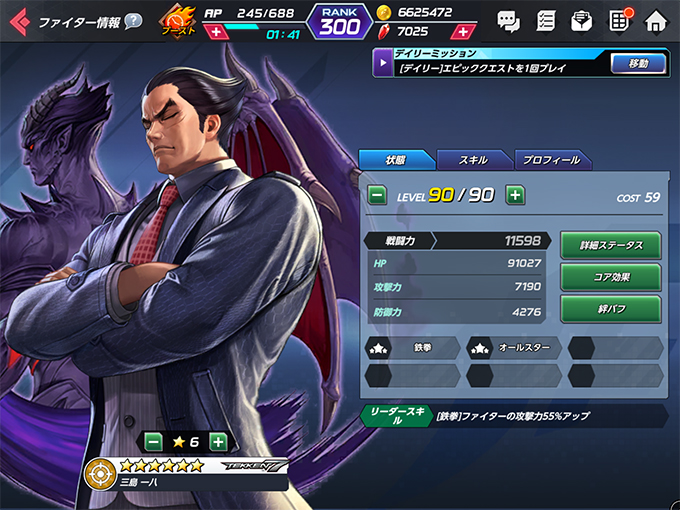The height and width of the screenshot is (510, 680).
Task: Open the Fighter Info help bubble
Action: pyautogui.click(x=133, y=21)
